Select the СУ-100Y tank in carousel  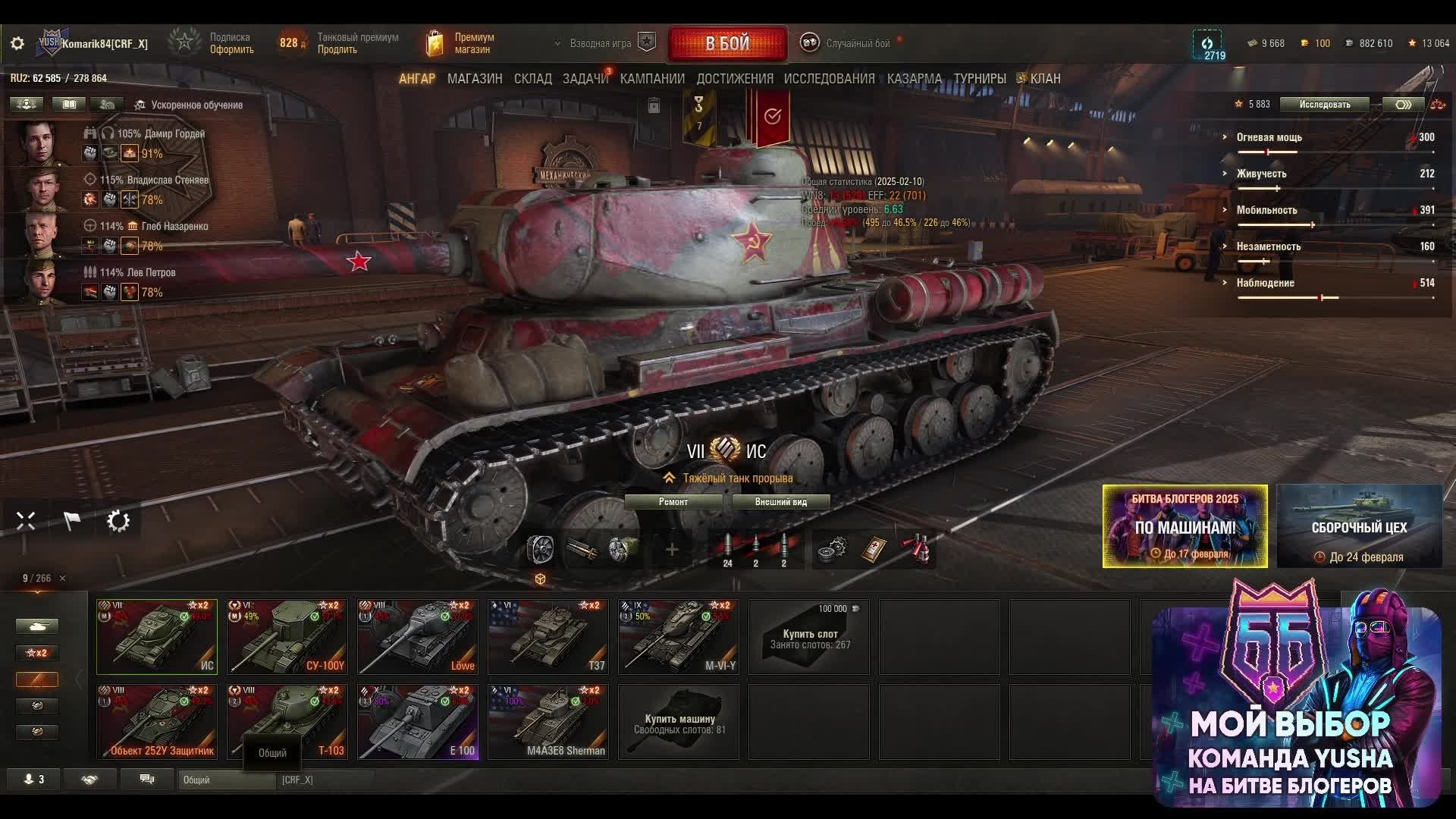(287, 636)
